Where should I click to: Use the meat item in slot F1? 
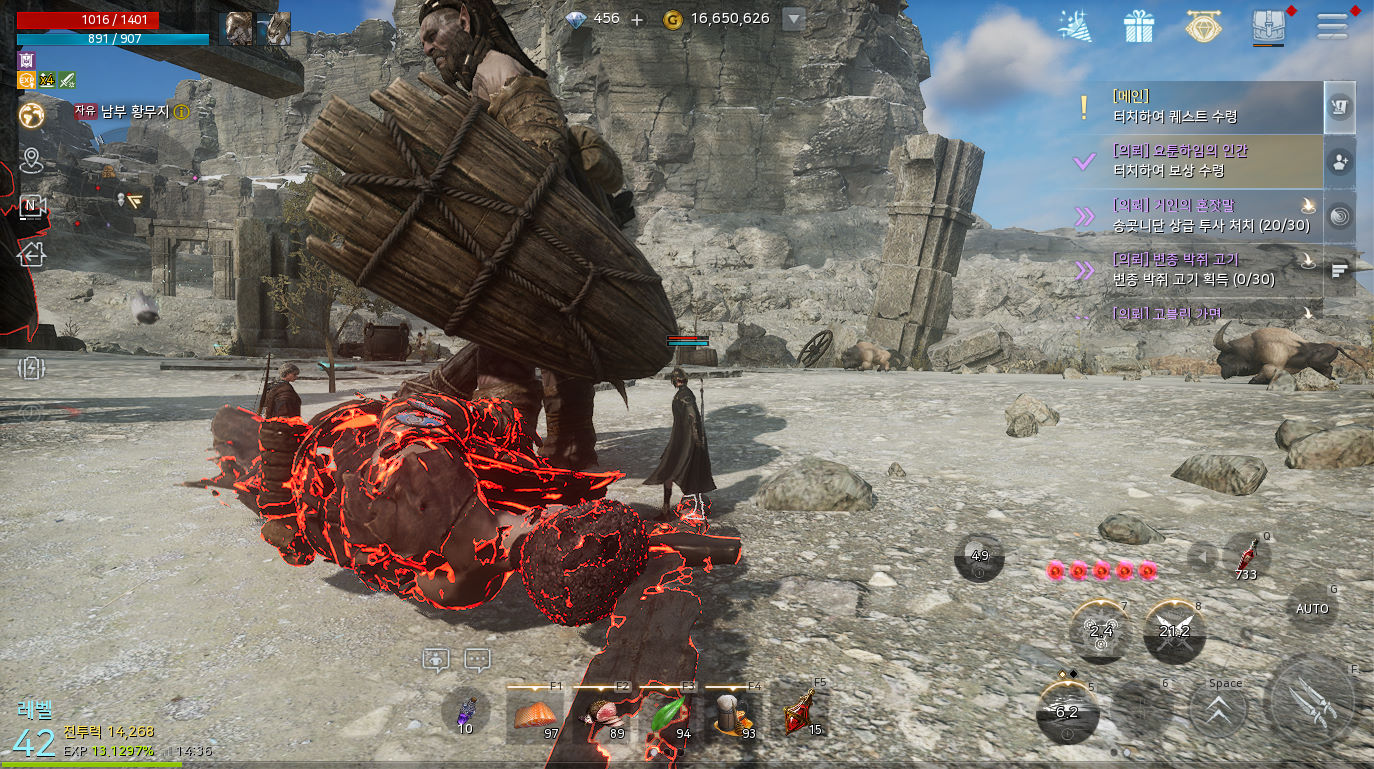(x=535, y=716)
